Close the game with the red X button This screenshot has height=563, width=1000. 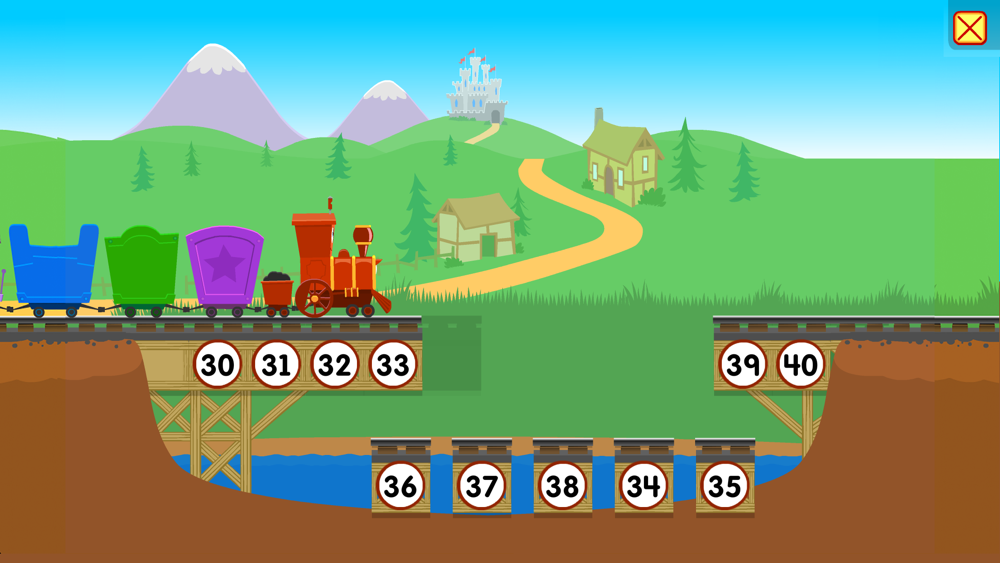tap(969, 28)
